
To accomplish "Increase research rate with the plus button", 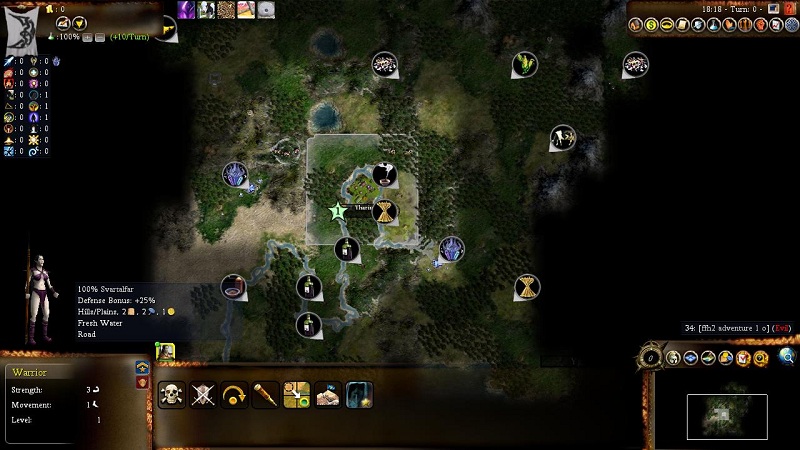I will click(x=87, y=37).
